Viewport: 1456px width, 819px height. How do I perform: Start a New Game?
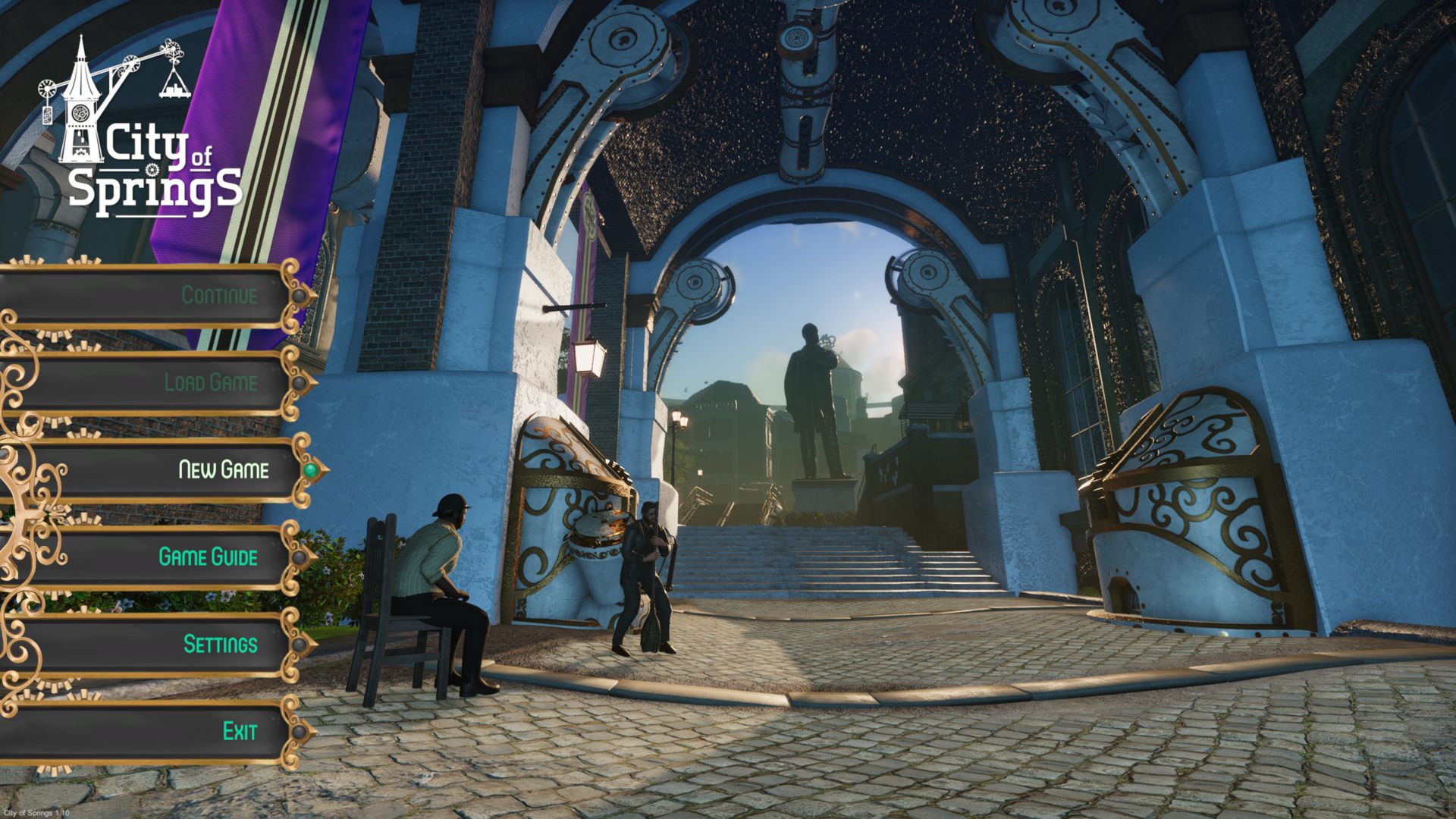(223, 469)
